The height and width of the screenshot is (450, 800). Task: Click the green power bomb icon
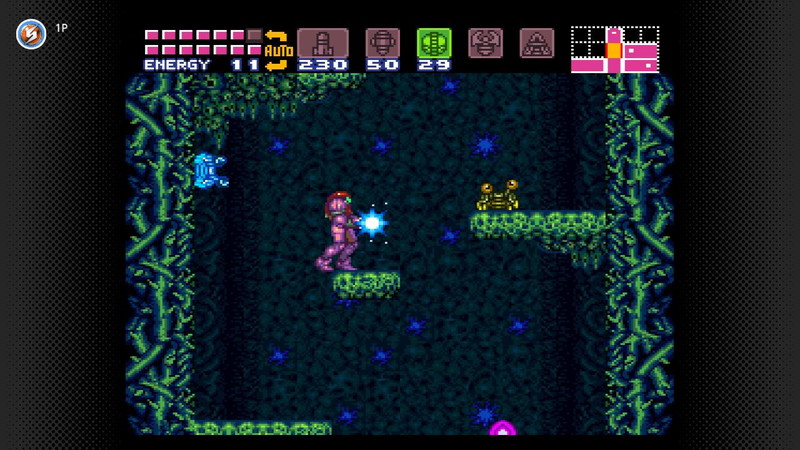coord(434,43)
